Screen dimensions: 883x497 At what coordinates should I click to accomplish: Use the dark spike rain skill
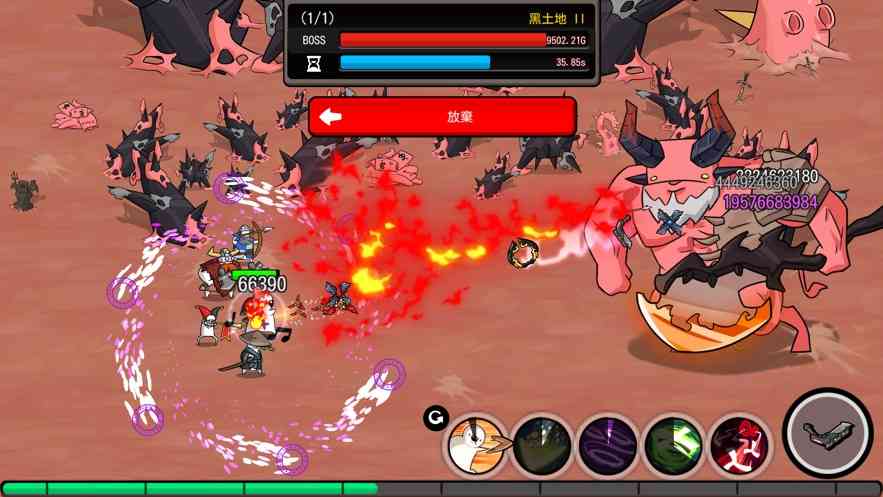click(543, 444)
